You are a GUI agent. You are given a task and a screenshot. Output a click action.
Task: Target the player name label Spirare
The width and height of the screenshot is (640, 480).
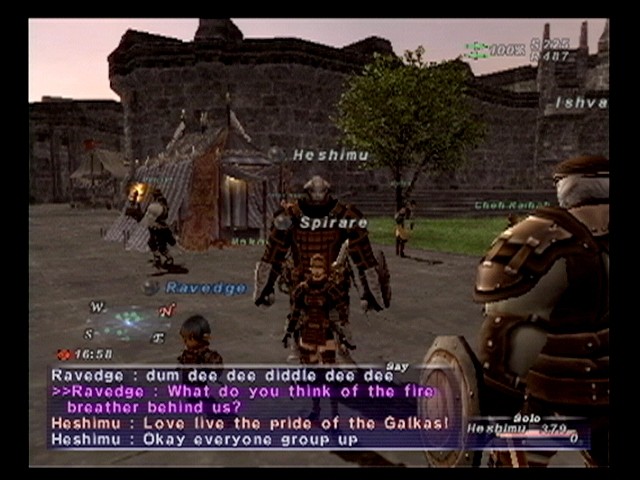click(334, 223)
